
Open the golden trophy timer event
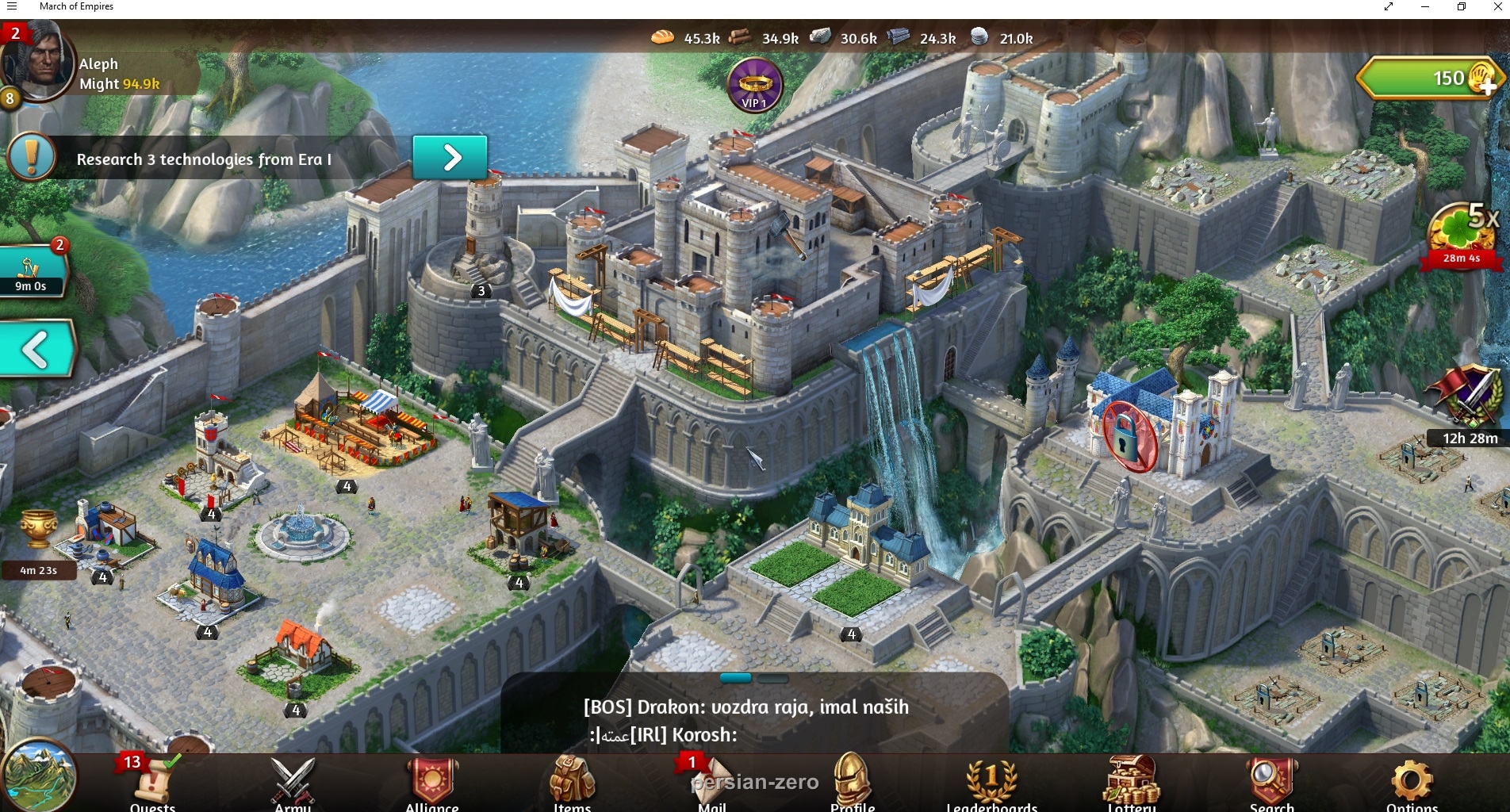38,531
